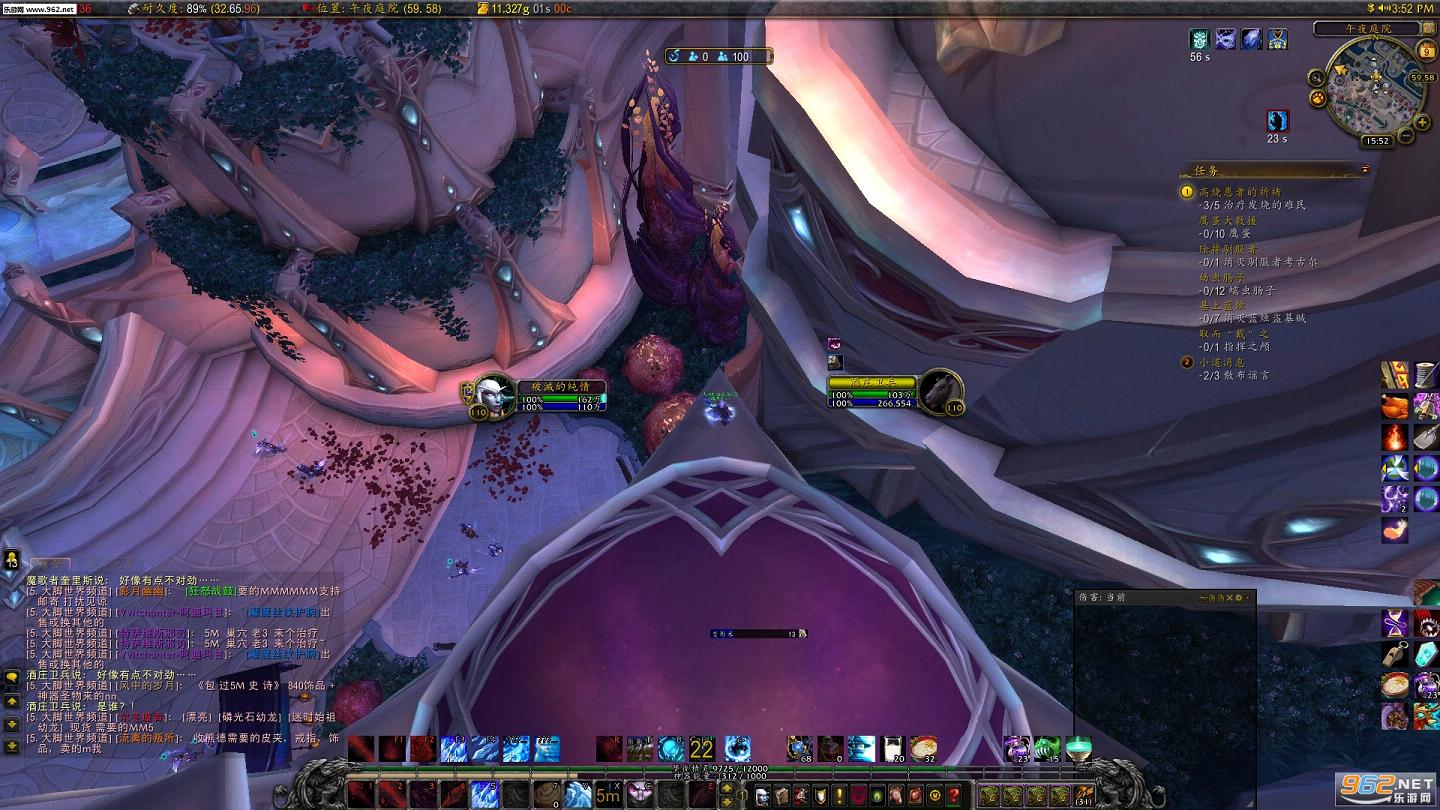Collapse the quest tracker header
The width and height of the screenshot is (1440, 810).
point(1364,171)
